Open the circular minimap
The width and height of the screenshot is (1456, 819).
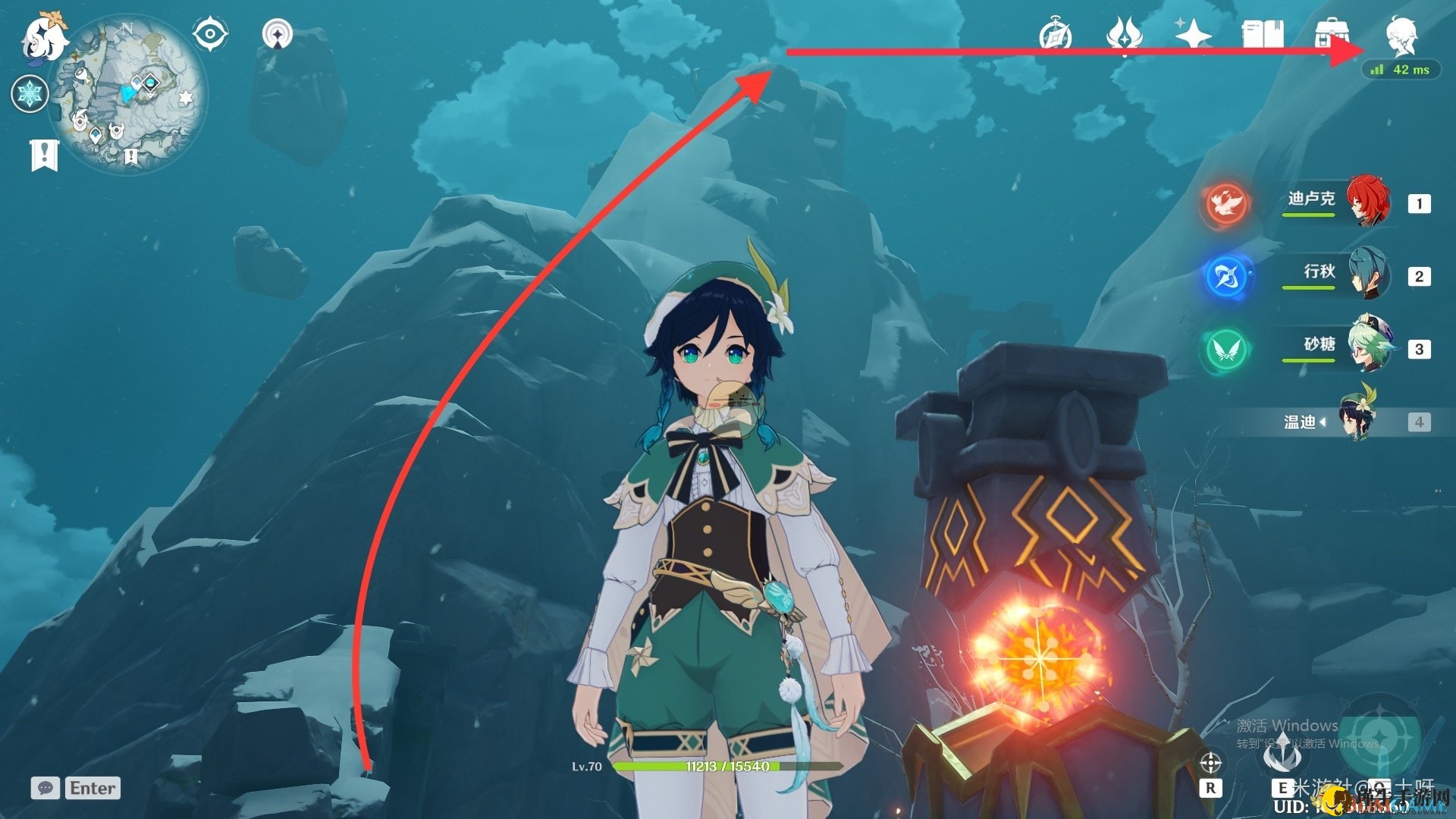pyautogui.click(x=127, y=94)
